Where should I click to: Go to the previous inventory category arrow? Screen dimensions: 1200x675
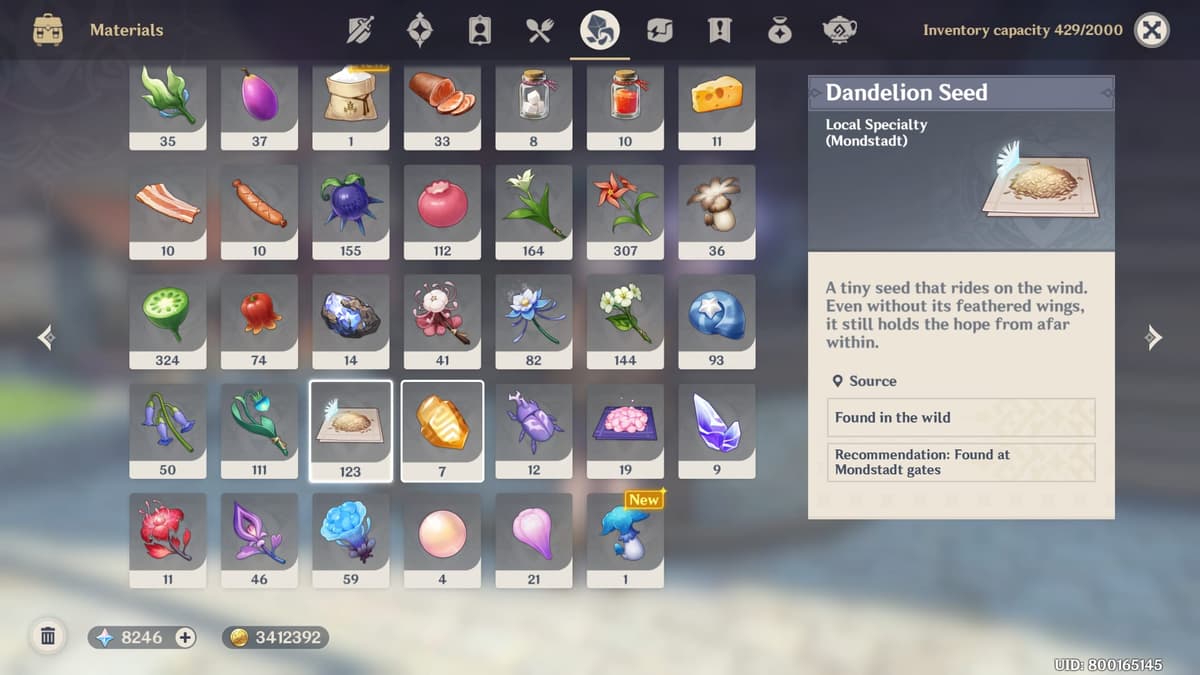pos(46,338)
